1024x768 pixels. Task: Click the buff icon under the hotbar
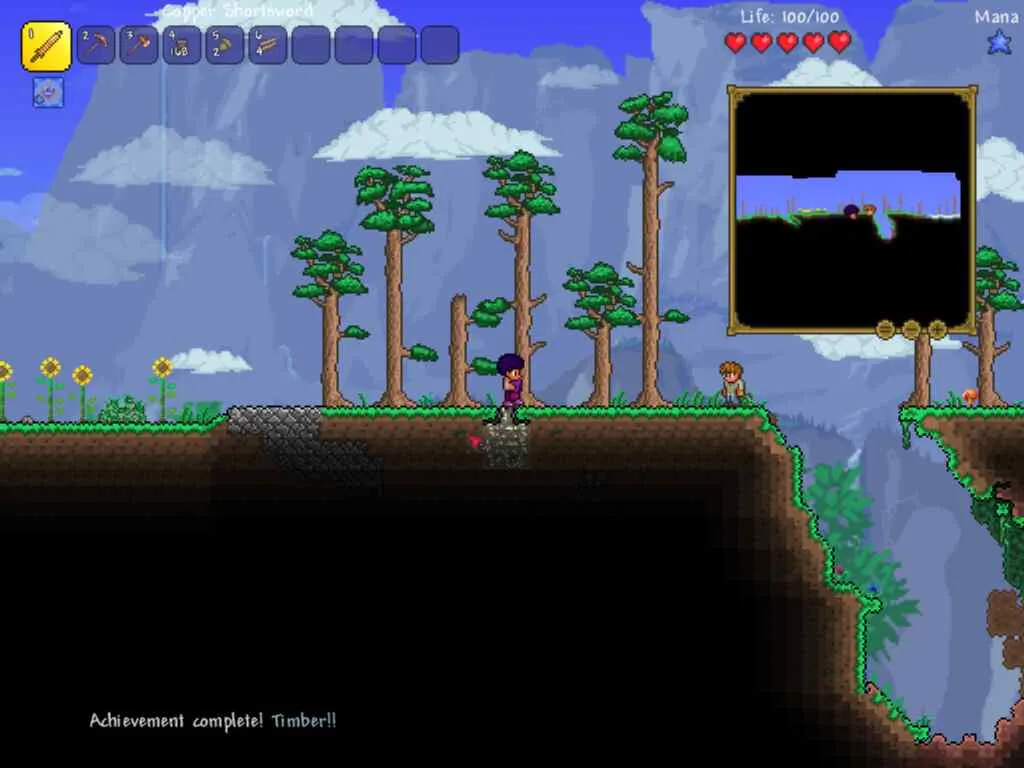pyautogui.click(x=48, y=93)
